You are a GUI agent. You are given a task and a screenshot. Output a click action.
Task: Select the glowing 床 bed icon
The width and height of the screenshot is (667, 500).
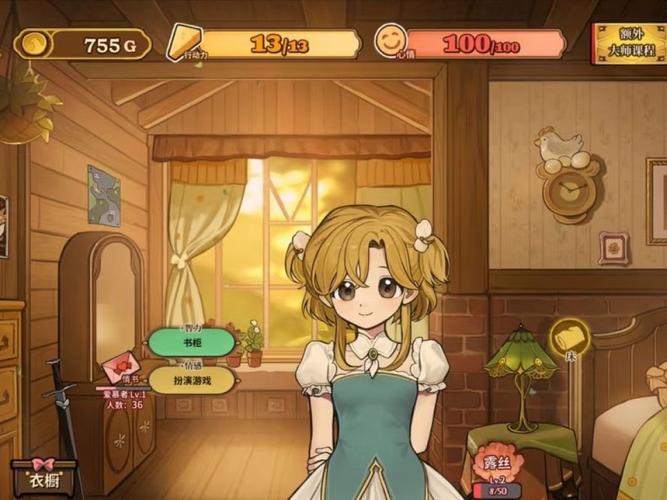pos(570,337)
